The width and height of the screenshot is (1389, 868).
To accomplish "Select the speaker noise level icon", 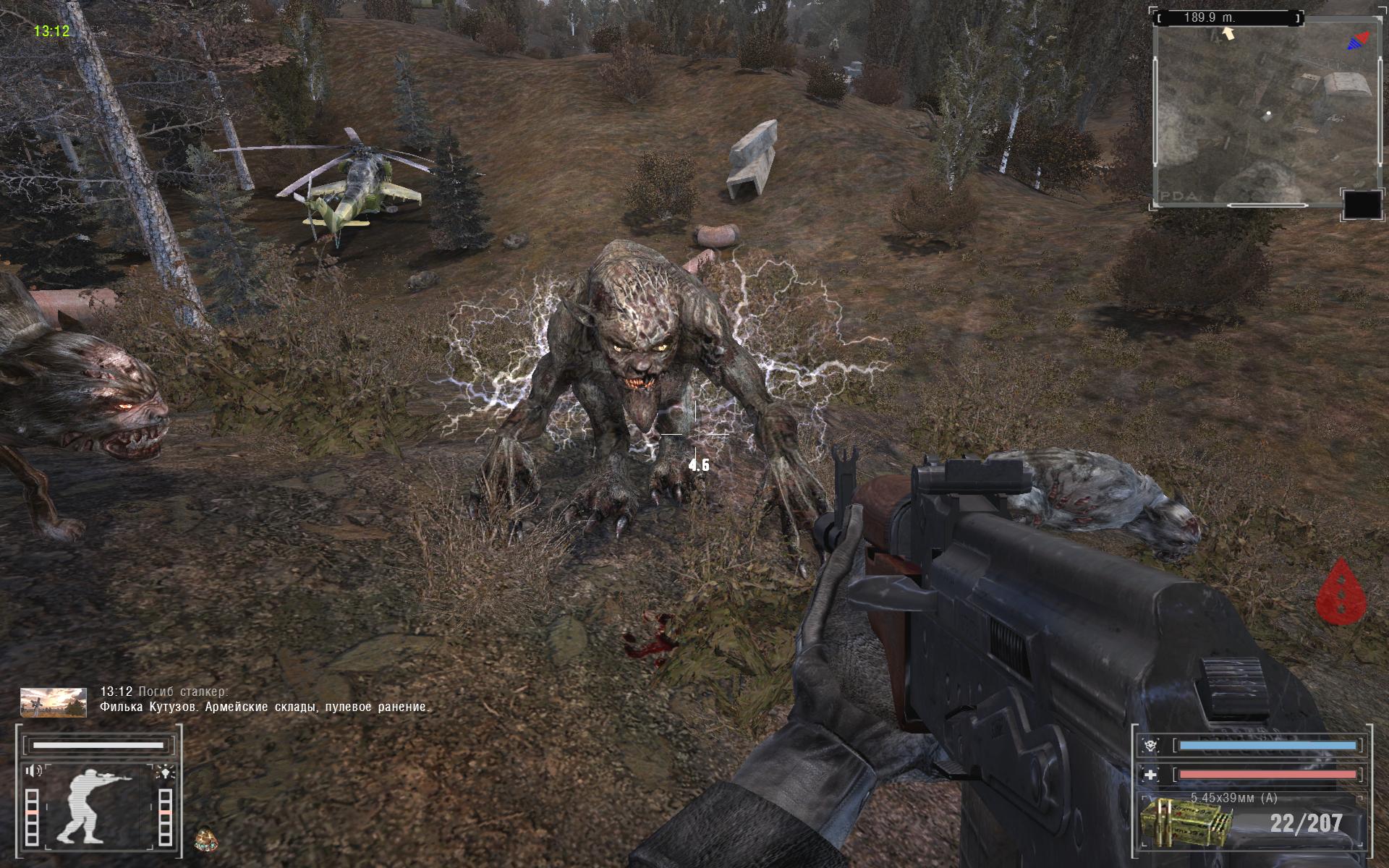I will [34, 771].
